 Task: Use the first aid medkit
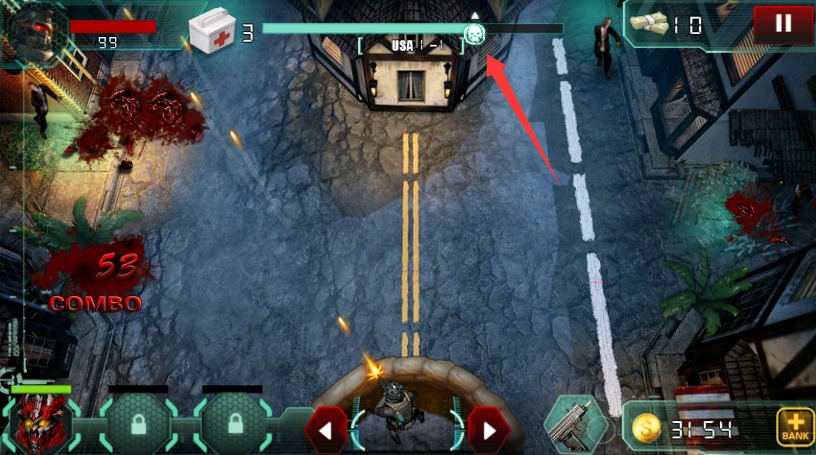point(211,30)
